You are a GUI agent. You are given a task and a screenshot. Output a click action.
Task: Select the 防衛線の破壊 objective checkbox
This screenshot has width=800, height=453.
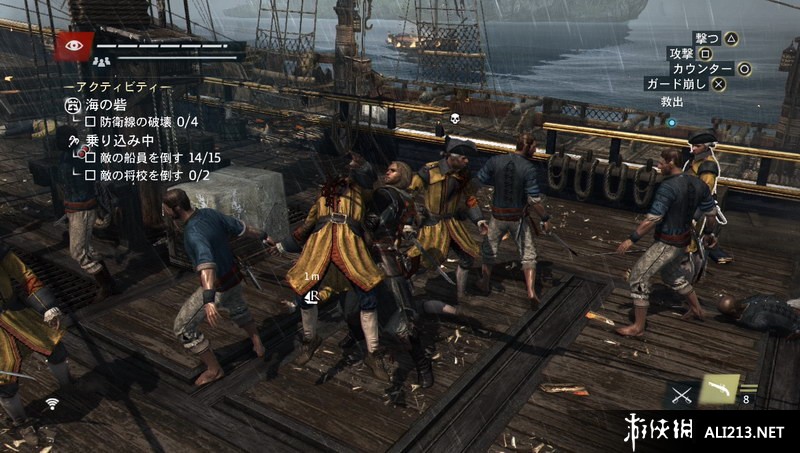pyautogui.click(x=90, y=122)
